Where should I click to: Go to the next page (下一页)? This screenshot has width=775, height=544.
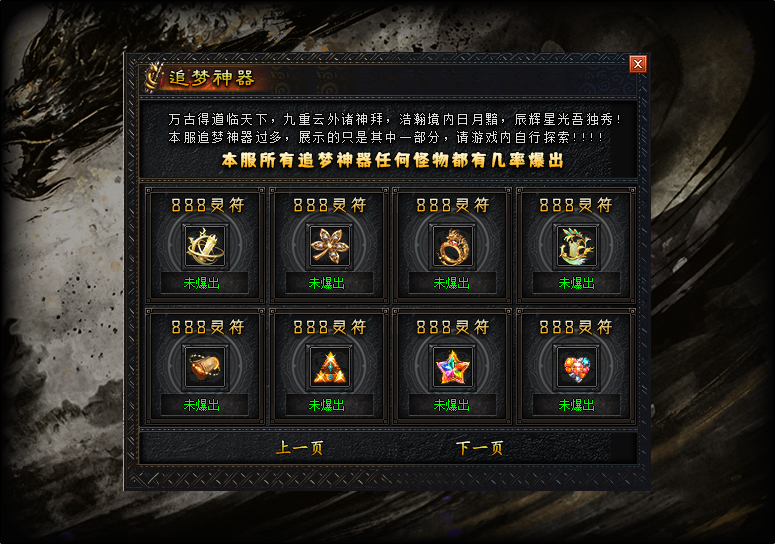click(479, 448)
